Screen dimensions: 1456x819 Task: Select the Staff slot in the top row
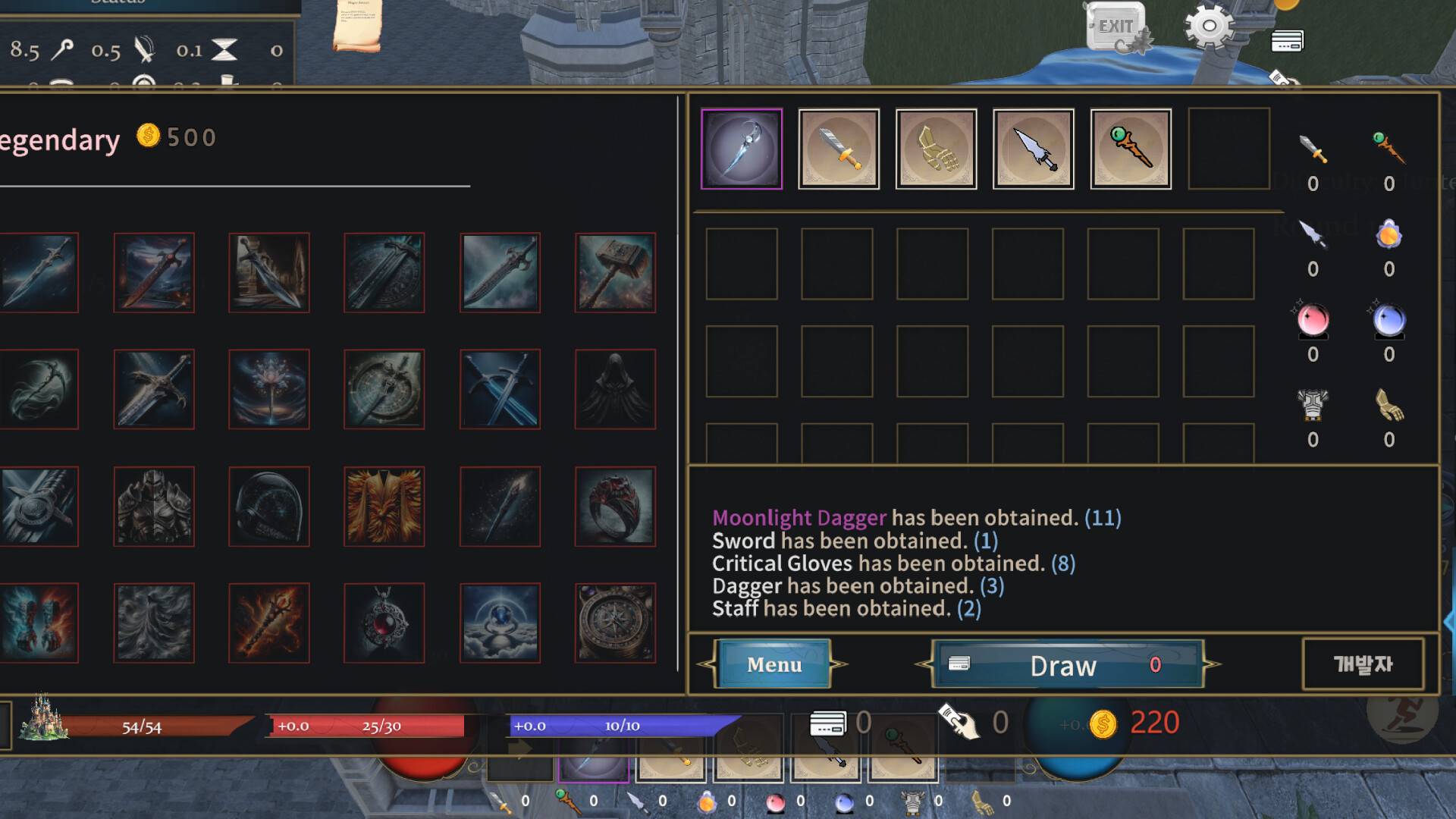(x=1129, y=149)
